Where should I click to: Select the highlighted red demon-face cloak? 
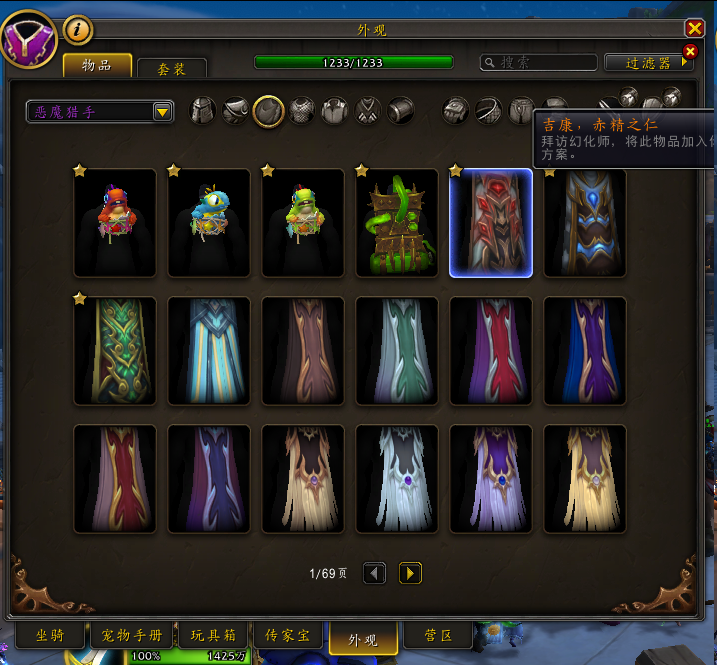pyautogui.click(x=491, y=222)
